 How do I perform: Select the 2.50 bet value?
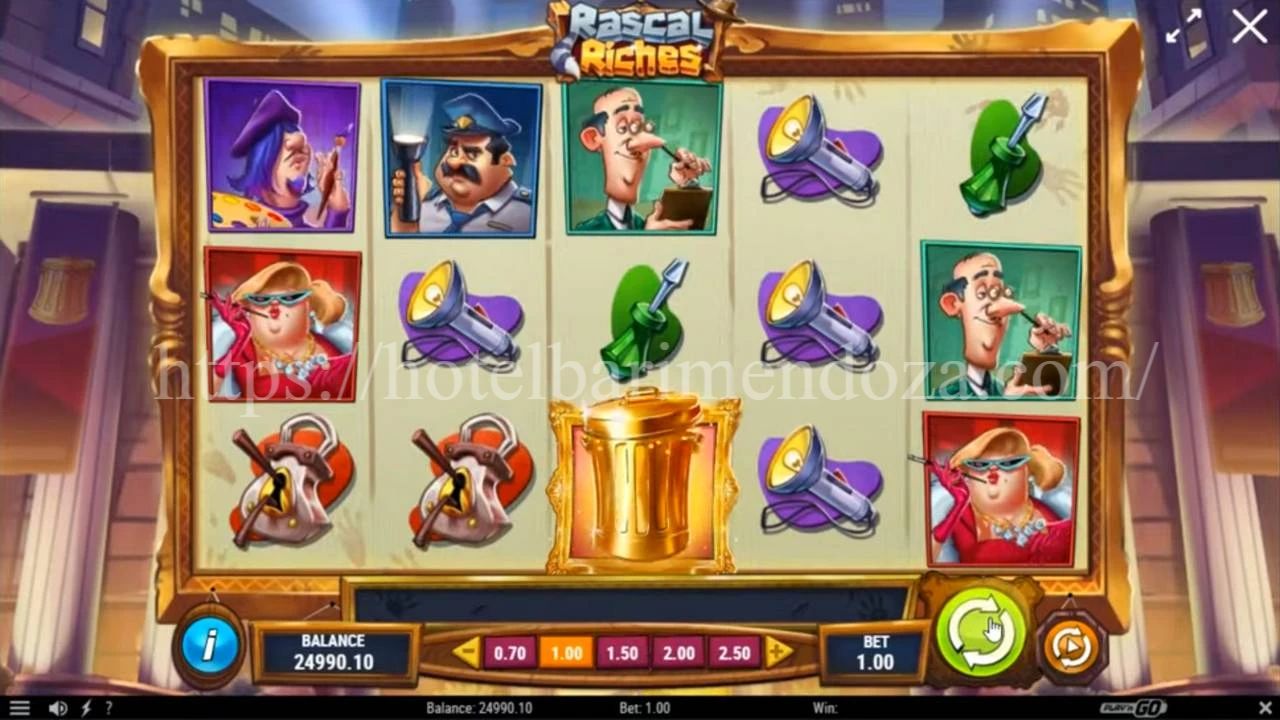pos(734,653)
